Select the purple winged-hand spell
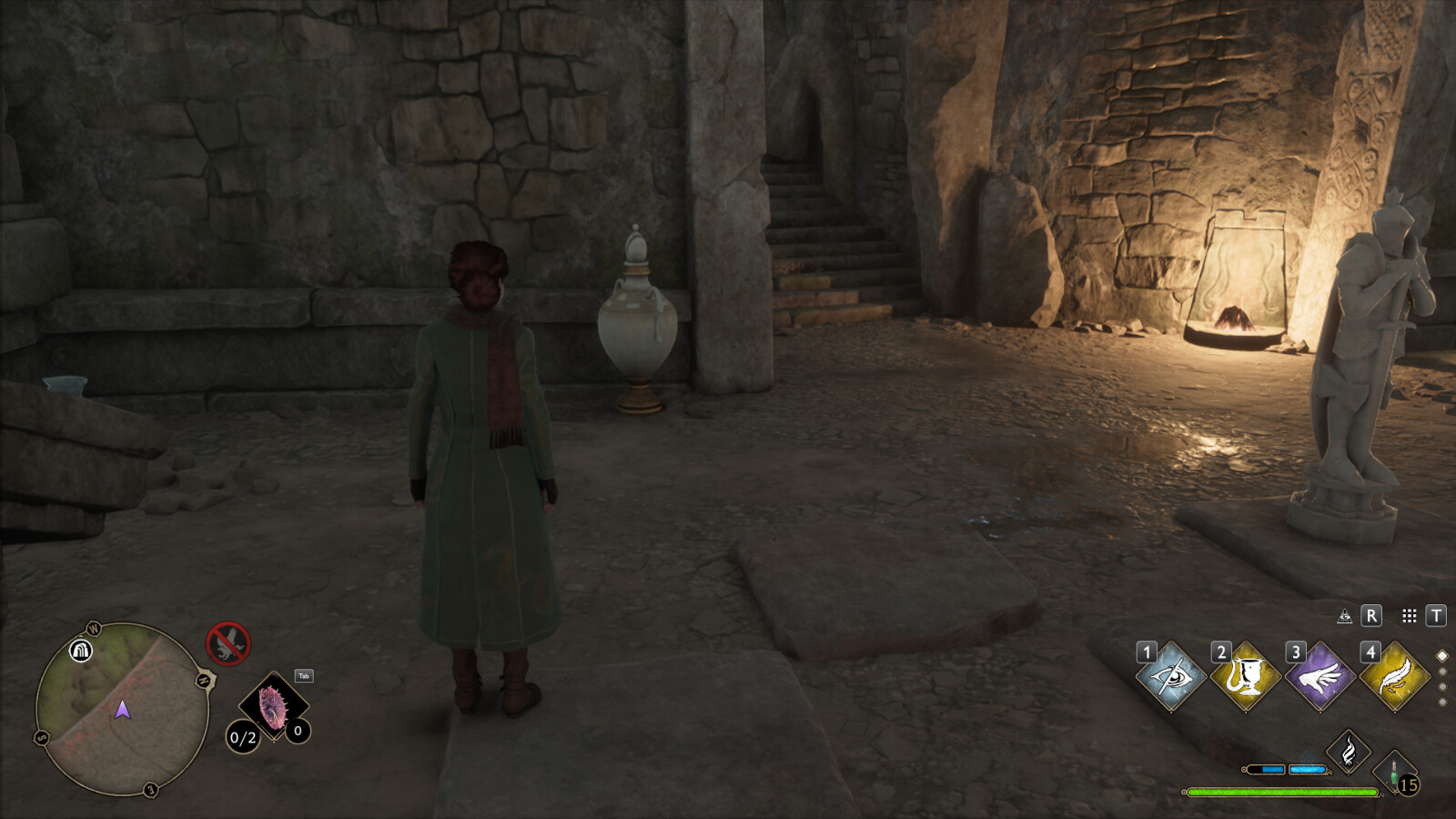 coord(1320,677)
